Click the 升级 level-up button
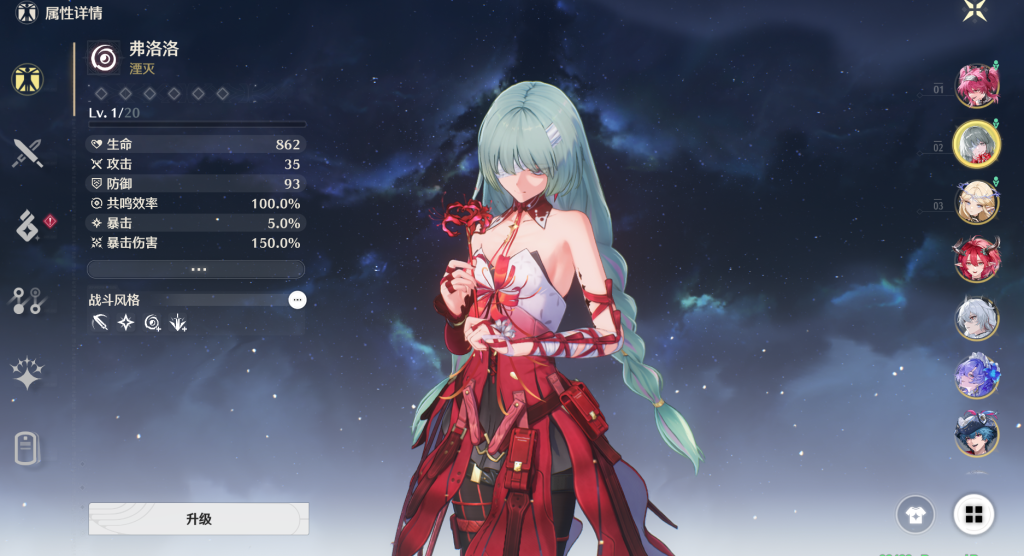 [198, 519]
